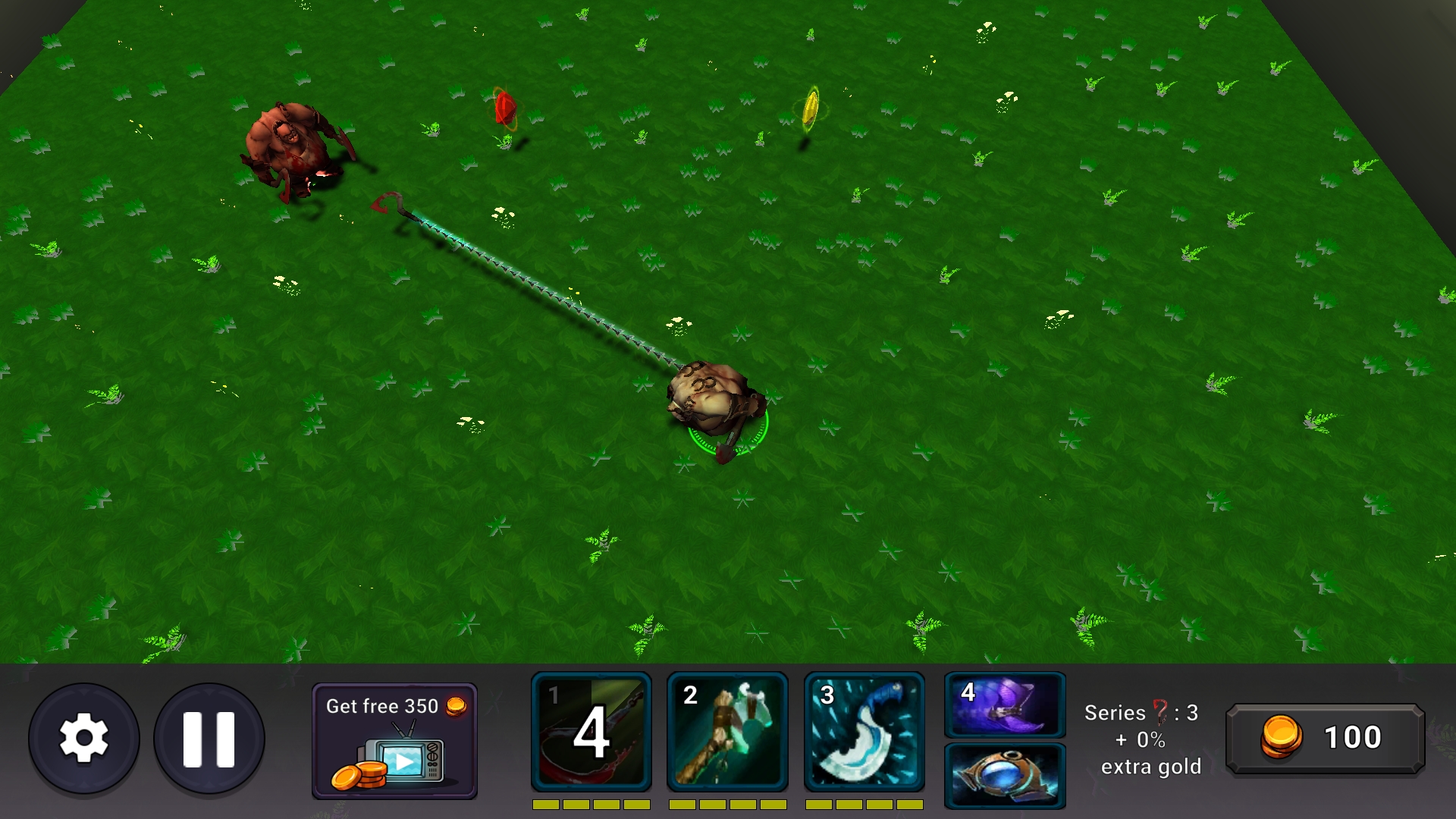Trigger ability 3 with the frost dagger icon
Image resolution: width=1456 pixels, height=819 pixels.
864,730
